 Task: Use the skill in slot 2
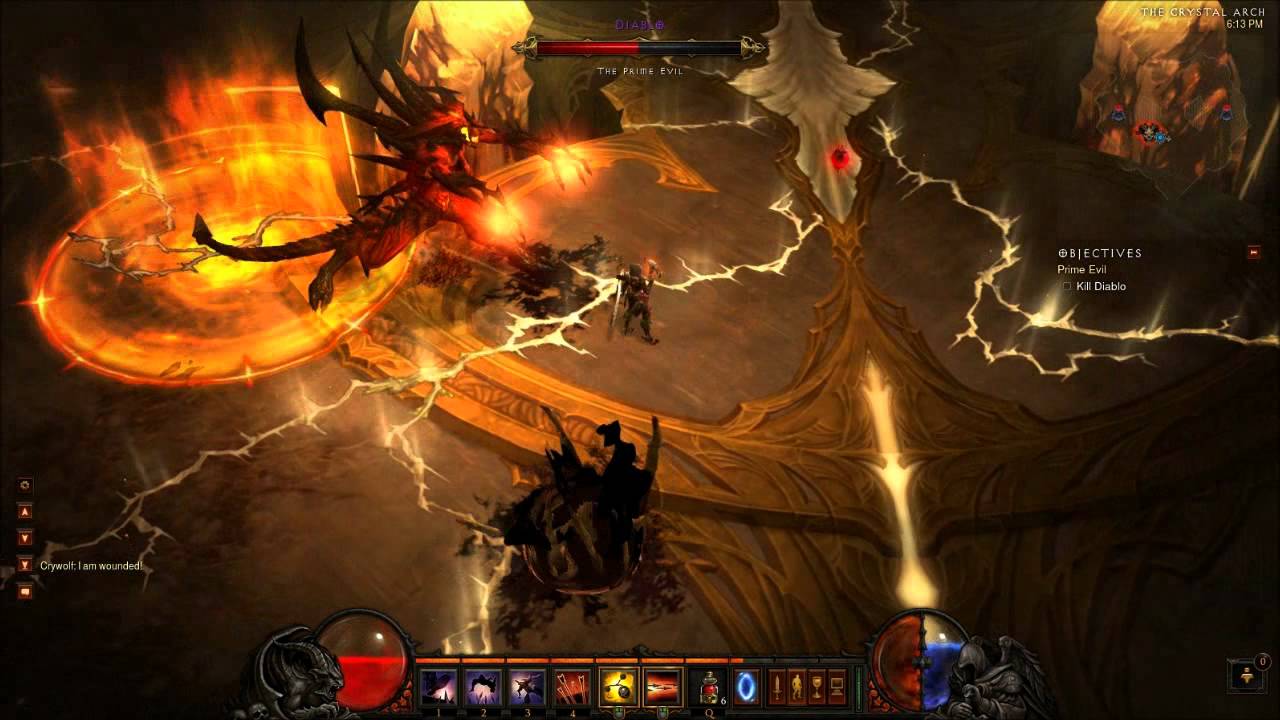[483, 687]
